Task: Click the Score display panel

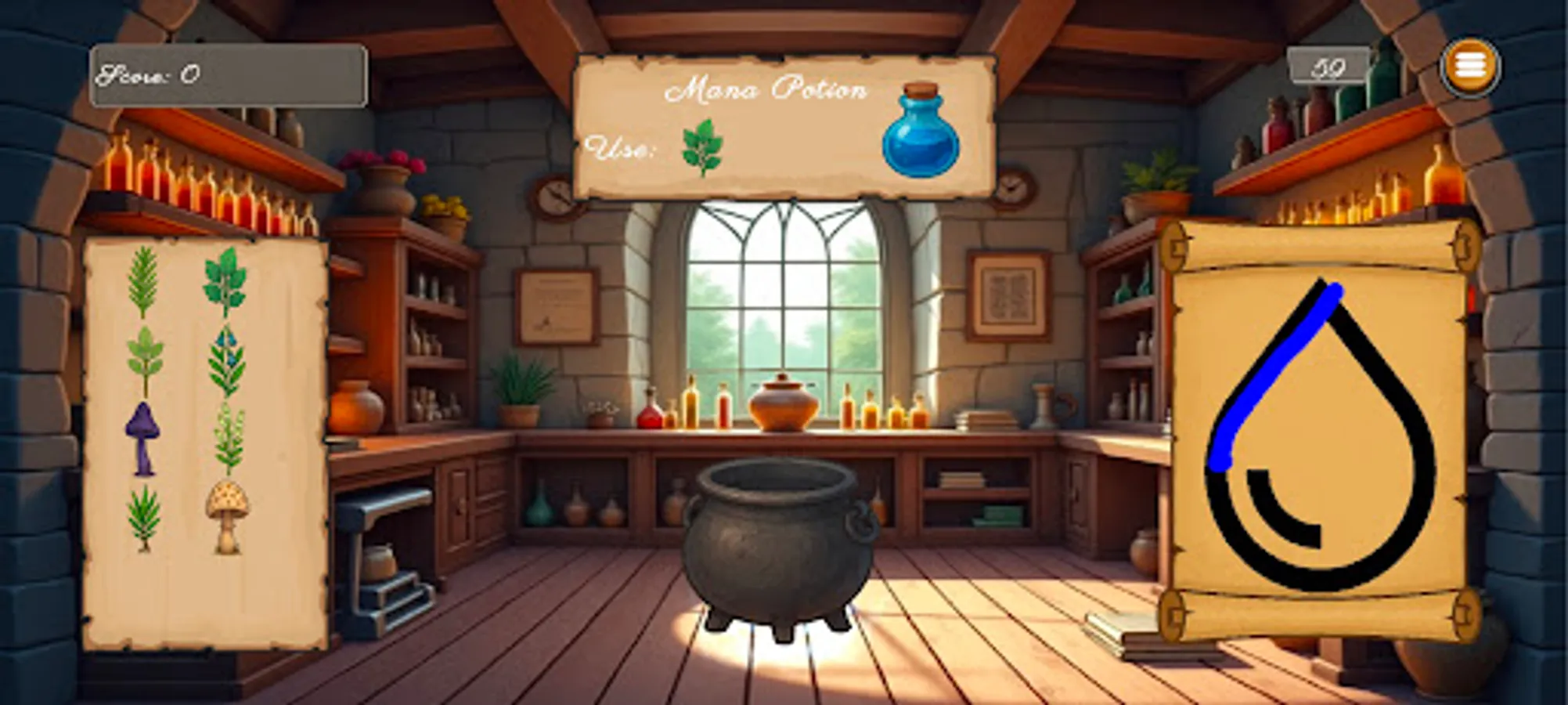Action: [x=227, y=74]
